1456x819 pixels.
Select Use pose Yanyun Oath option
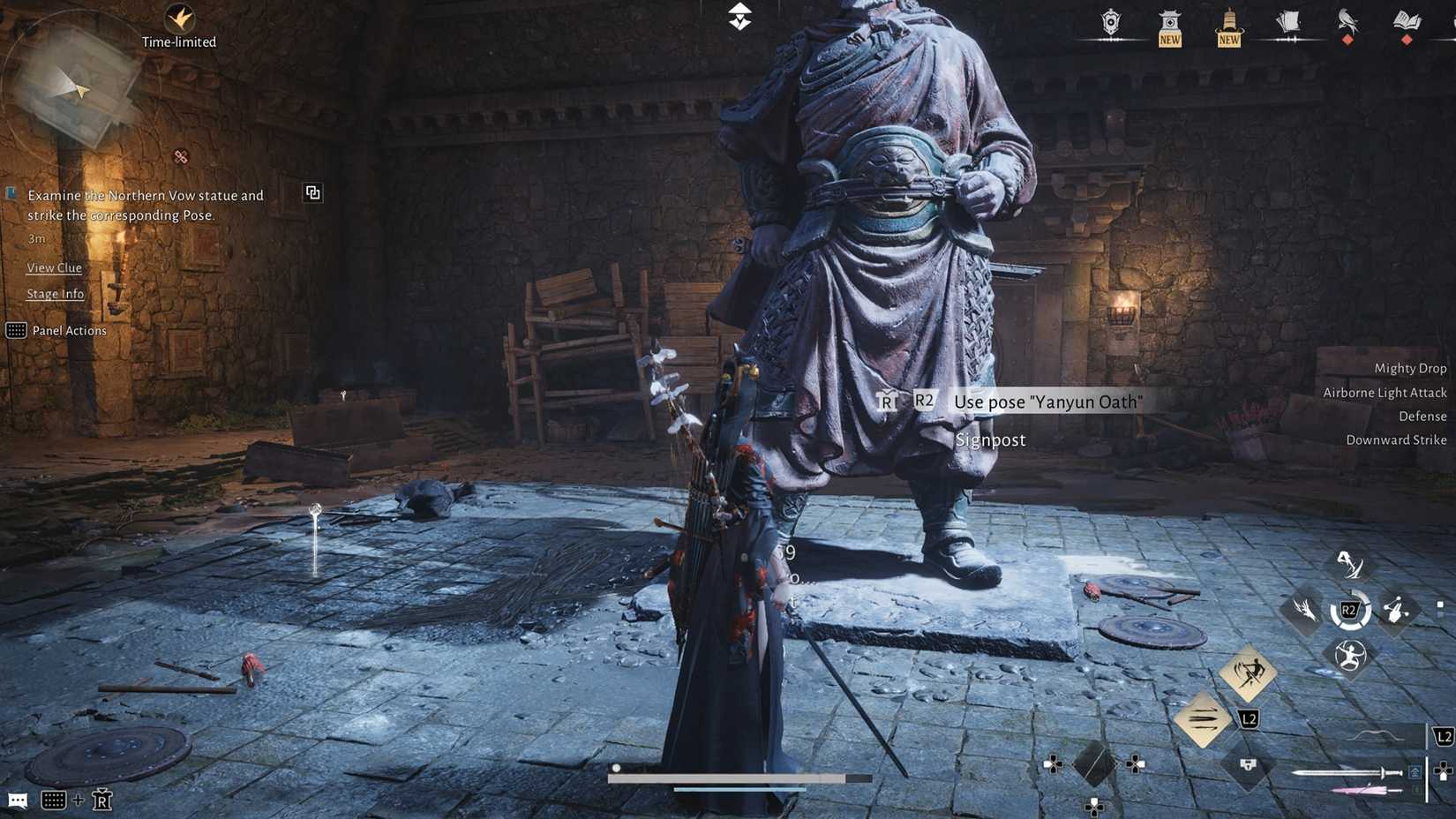point(1047,402)
